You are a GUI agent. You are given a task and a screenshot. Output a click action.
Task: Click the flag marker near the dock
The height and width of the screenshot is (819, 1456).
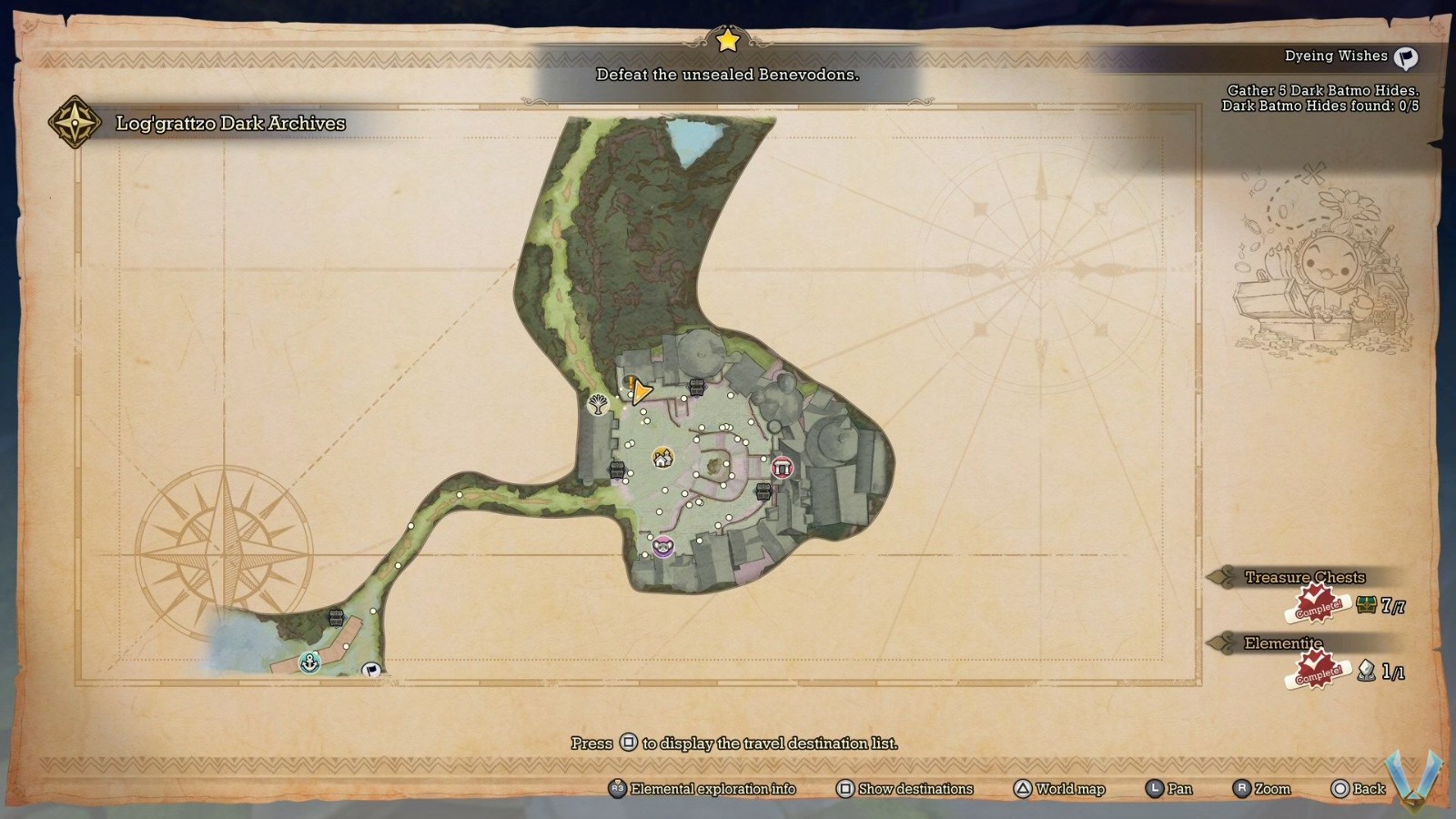(x=371, y=671)
